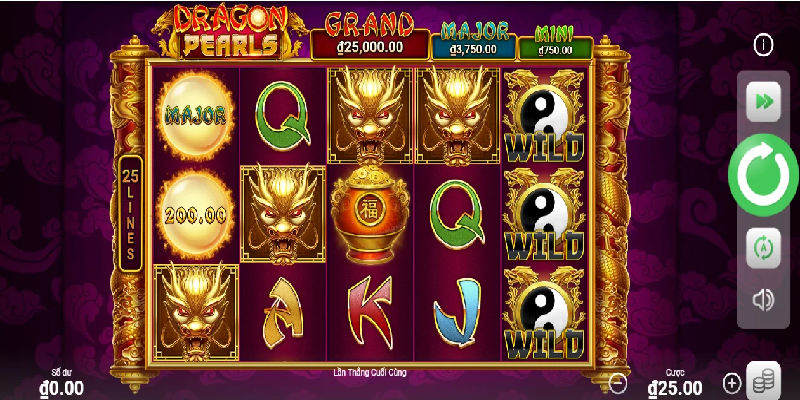Activate turbo fast-forward mode
This screenshot has width=800, height=400.
[763, 101]
